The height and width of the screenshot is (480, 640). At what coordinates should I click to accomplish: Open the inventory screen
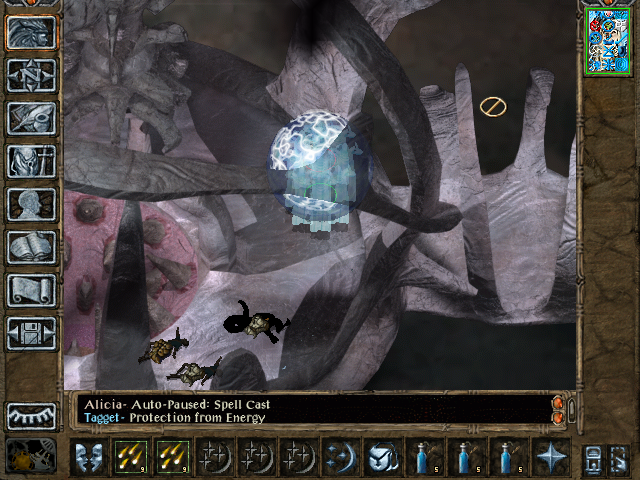[x=31, y=161]
